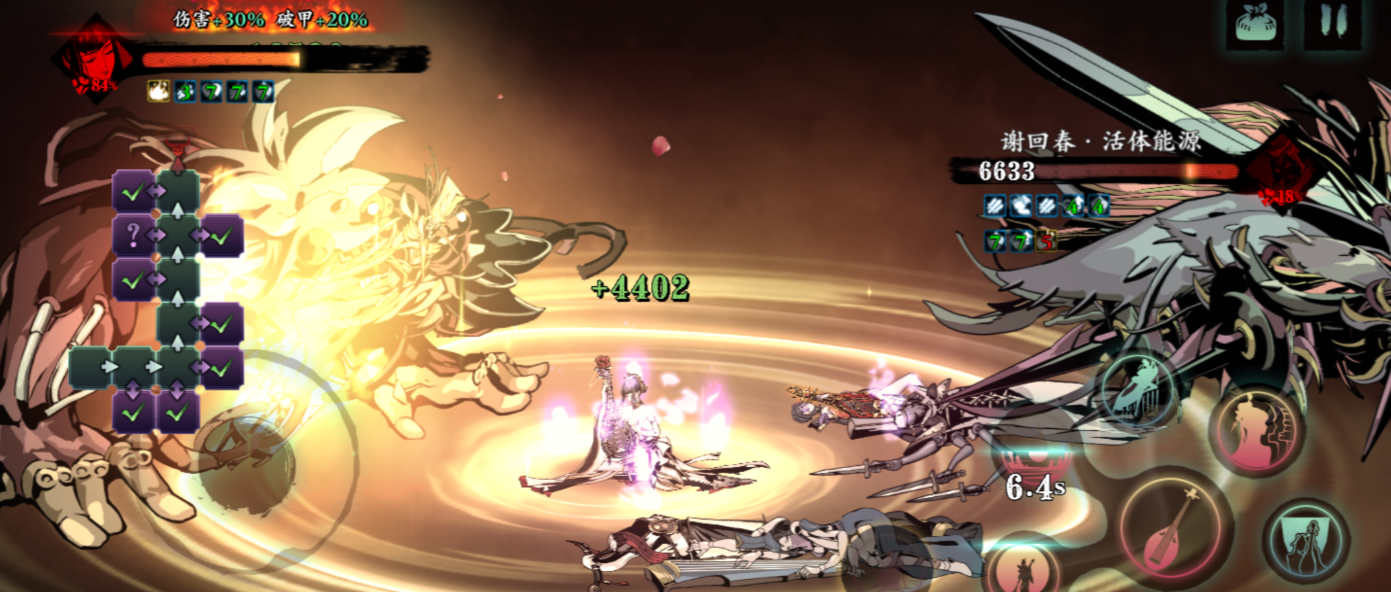Pause the game with the pause button
This screenshot has width=1391, height=592.
(1332, 24)
